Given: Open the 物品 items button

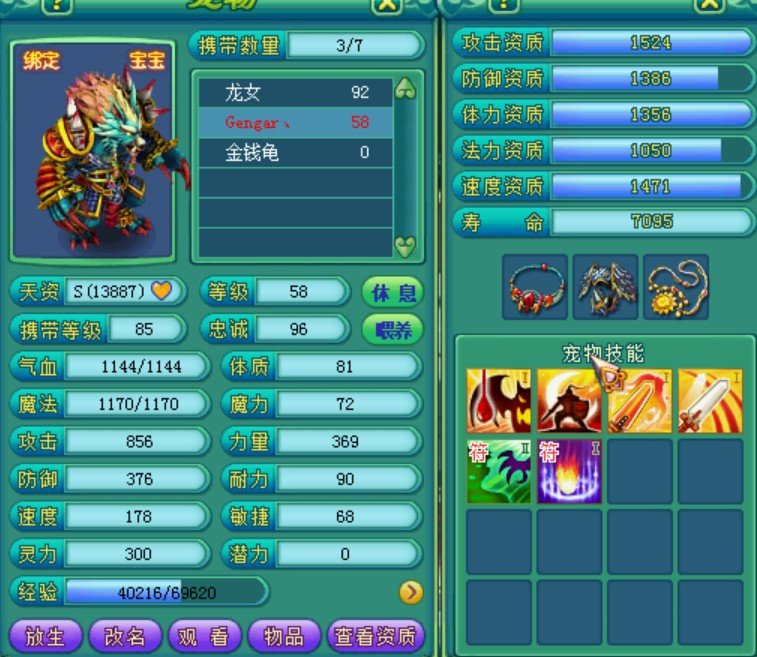Looking at the screenshot, I should coord(283,637).
